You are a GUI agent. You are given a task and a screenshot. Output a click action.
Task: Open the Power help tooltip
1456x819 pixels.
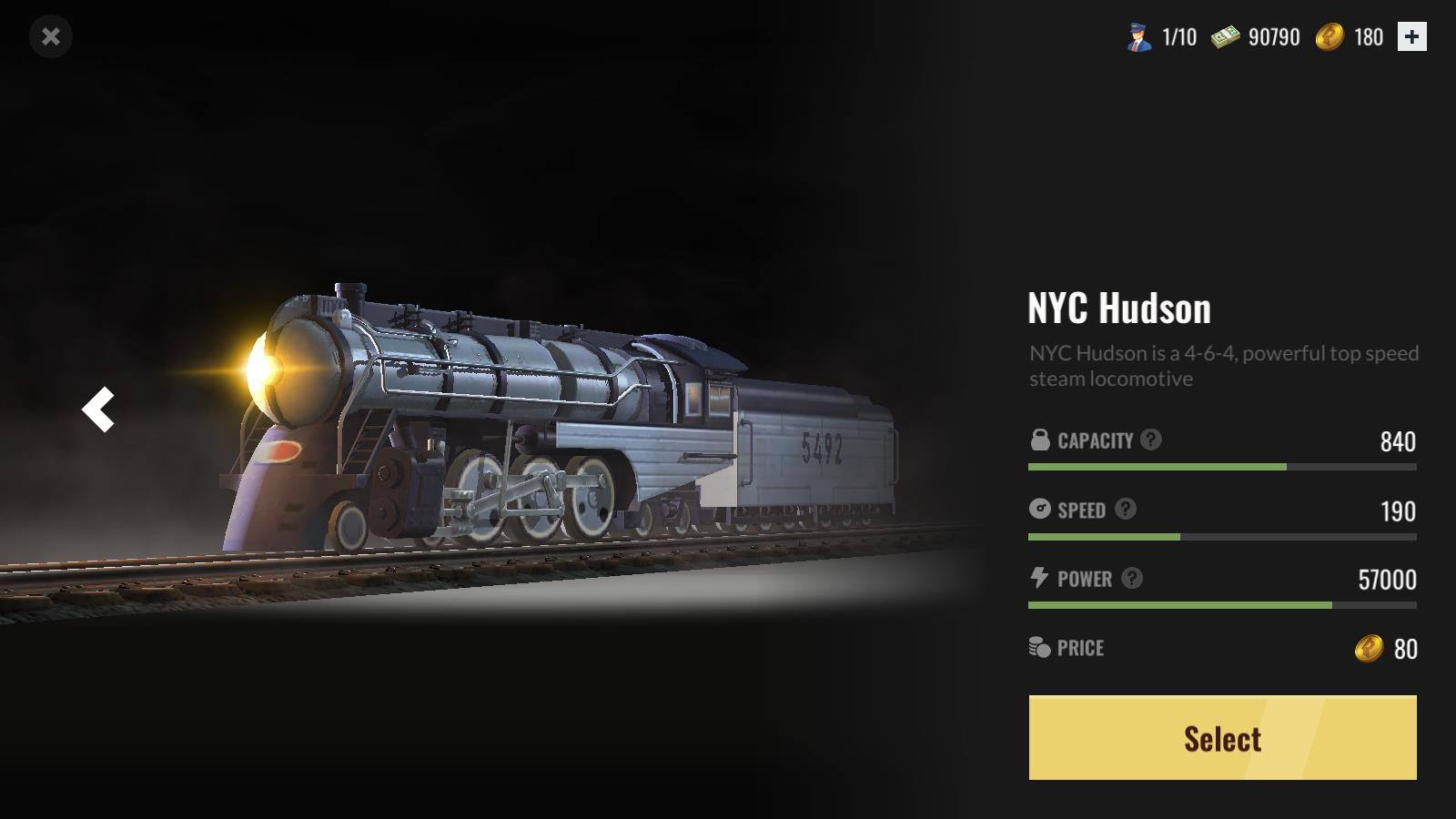pyautogui.click(x=1132, y=578)
